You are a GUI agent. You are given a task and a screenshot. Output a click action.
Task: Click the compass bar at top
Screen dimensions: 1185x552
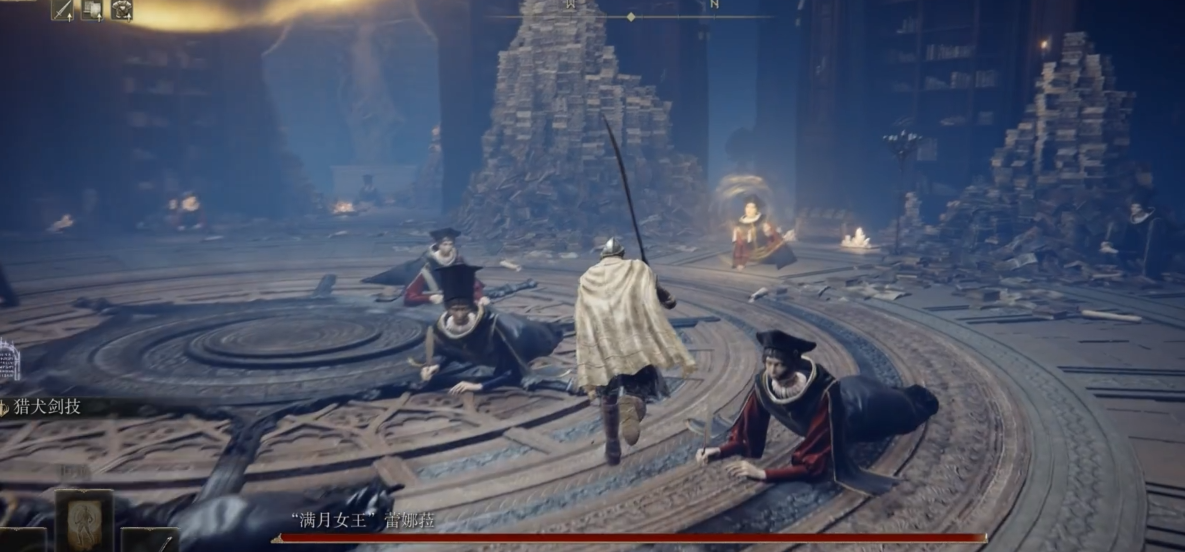pos(630,17)
